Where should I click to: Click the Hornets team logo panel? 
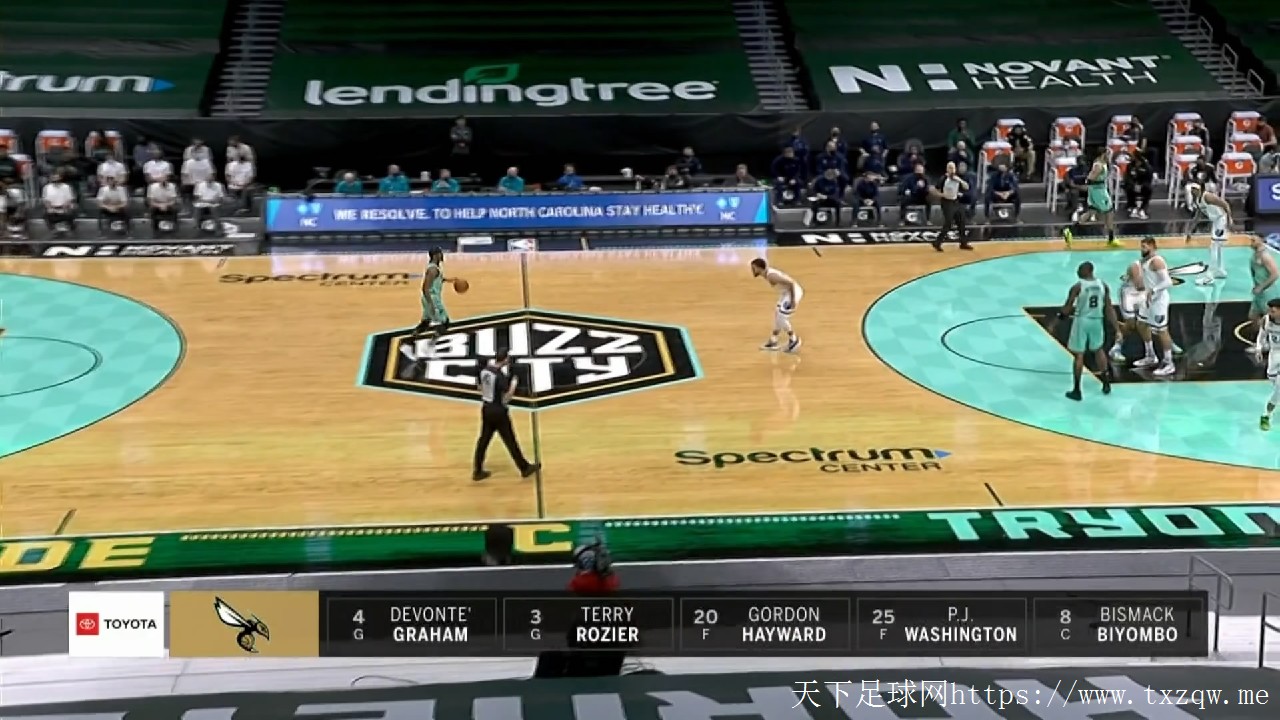(244, 624)
